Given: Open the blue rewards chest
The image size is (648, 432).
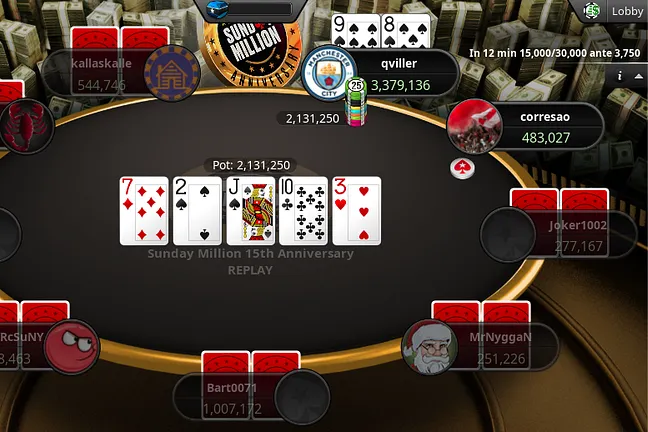Looking at the screenshot, I should click(217, 9).
